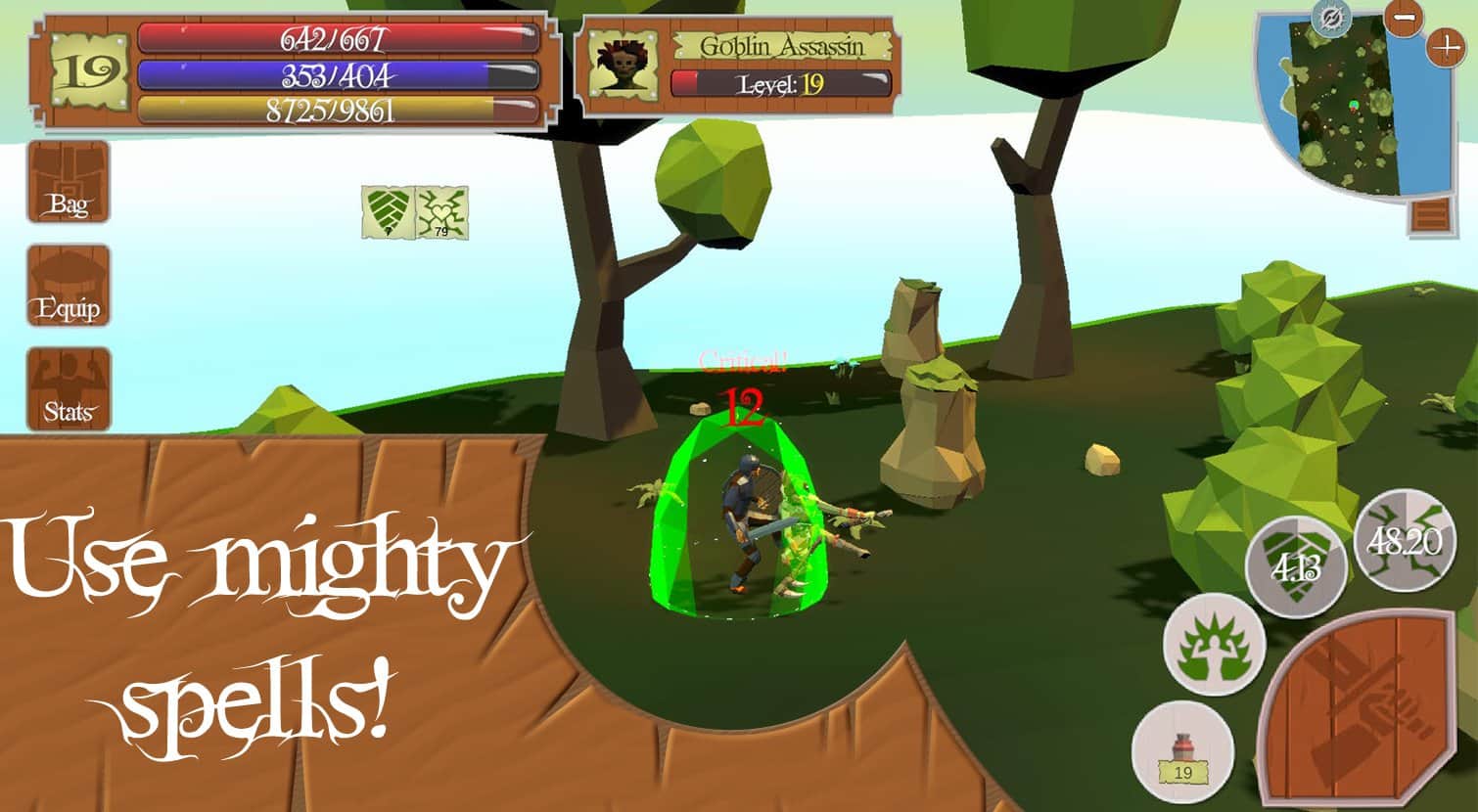This screenshot has width=1478, height=812.
Task: Select the leaf shield buff icon
Action: coord(389,212)
